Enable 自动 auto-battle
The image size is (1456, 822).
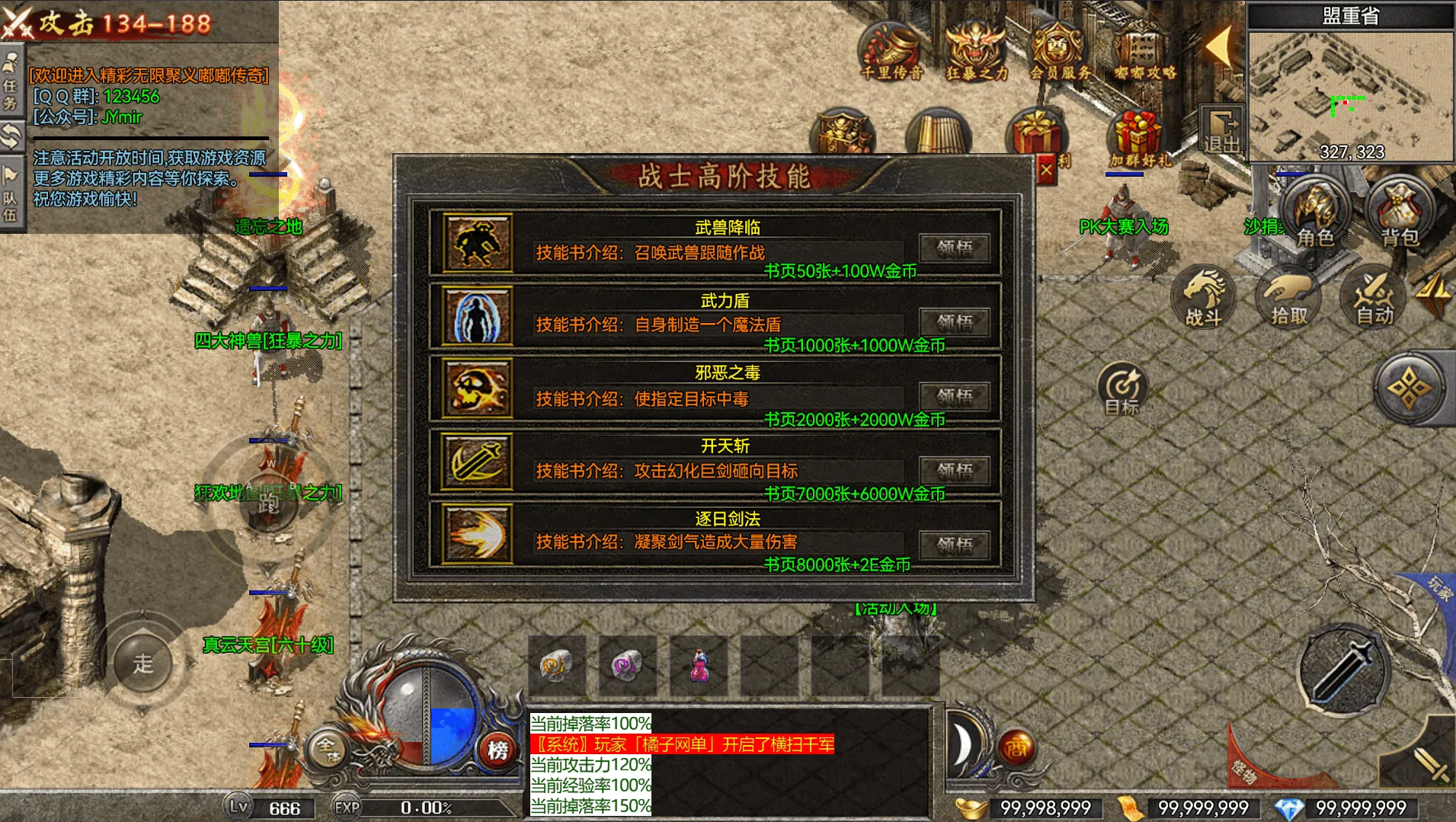point(1374,299)
